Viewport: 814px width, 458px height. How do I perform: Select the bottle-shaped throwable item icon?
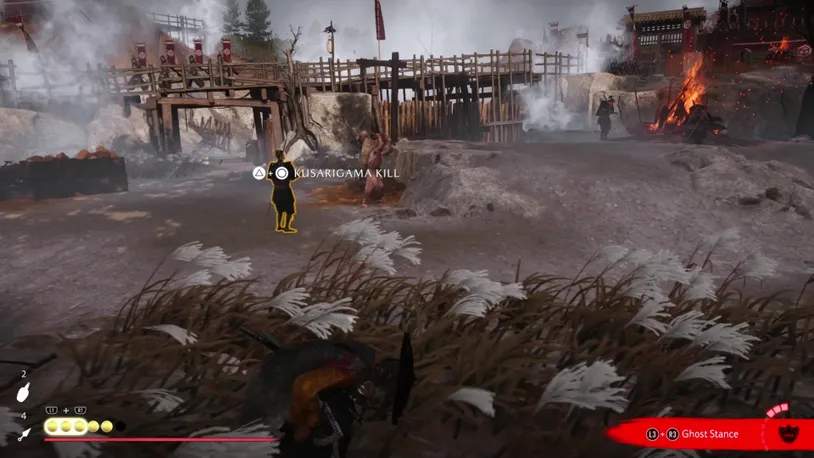[x=24, y=392]
